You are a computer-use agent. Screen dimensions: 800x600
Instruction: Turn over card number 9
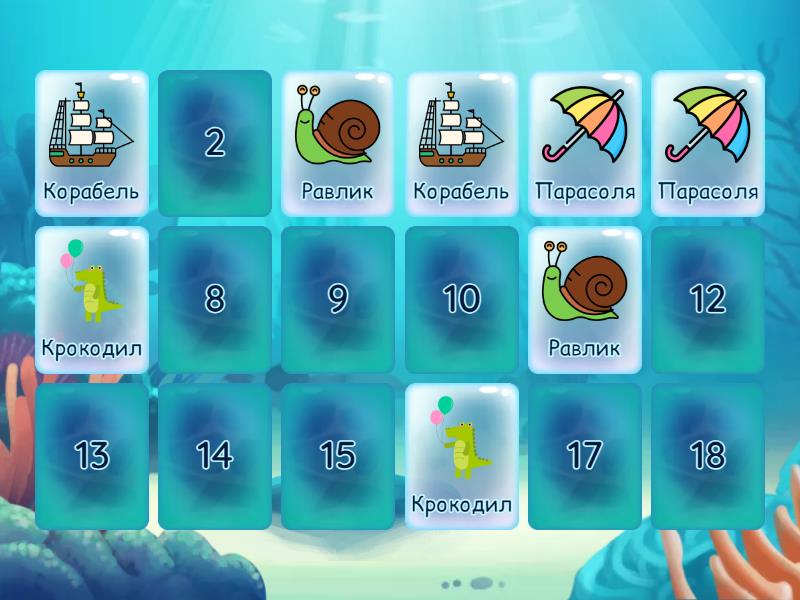pos(338,299)
